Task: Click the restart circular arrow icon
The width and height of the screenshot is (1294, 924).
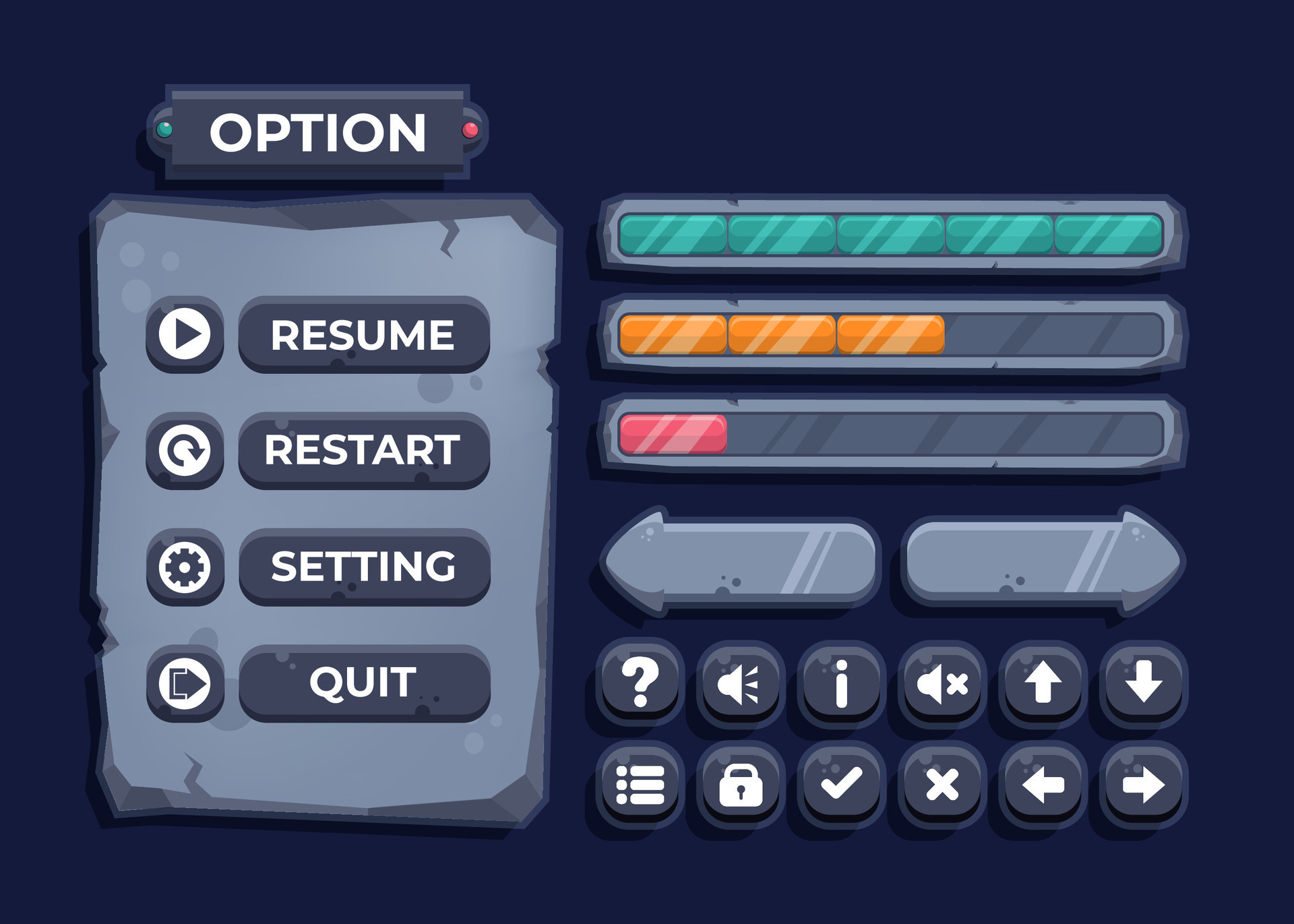Action: click(185, 452)
